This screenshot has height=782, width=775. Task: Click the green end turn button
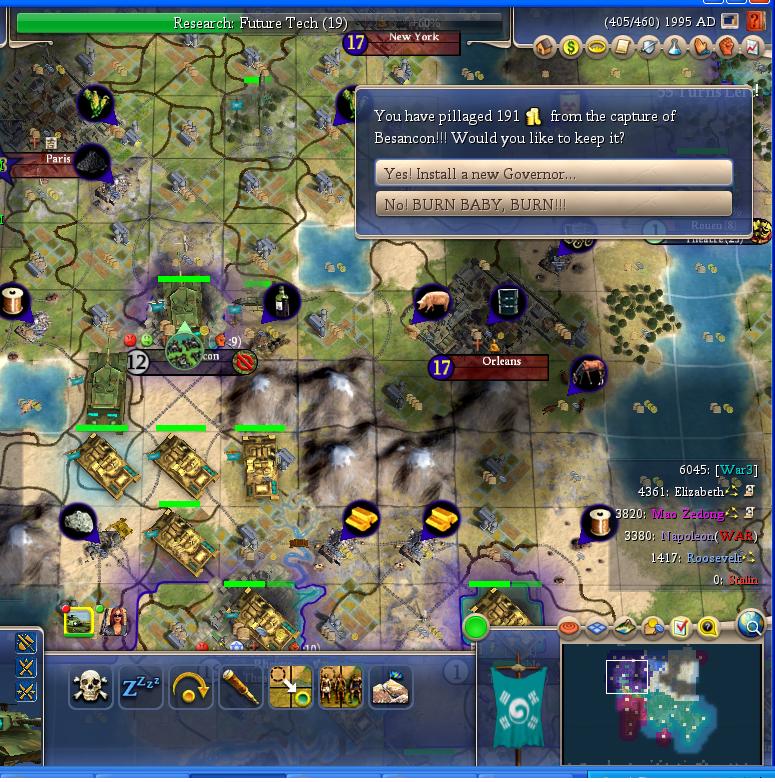pyautogui.click(x=476, y=629)
